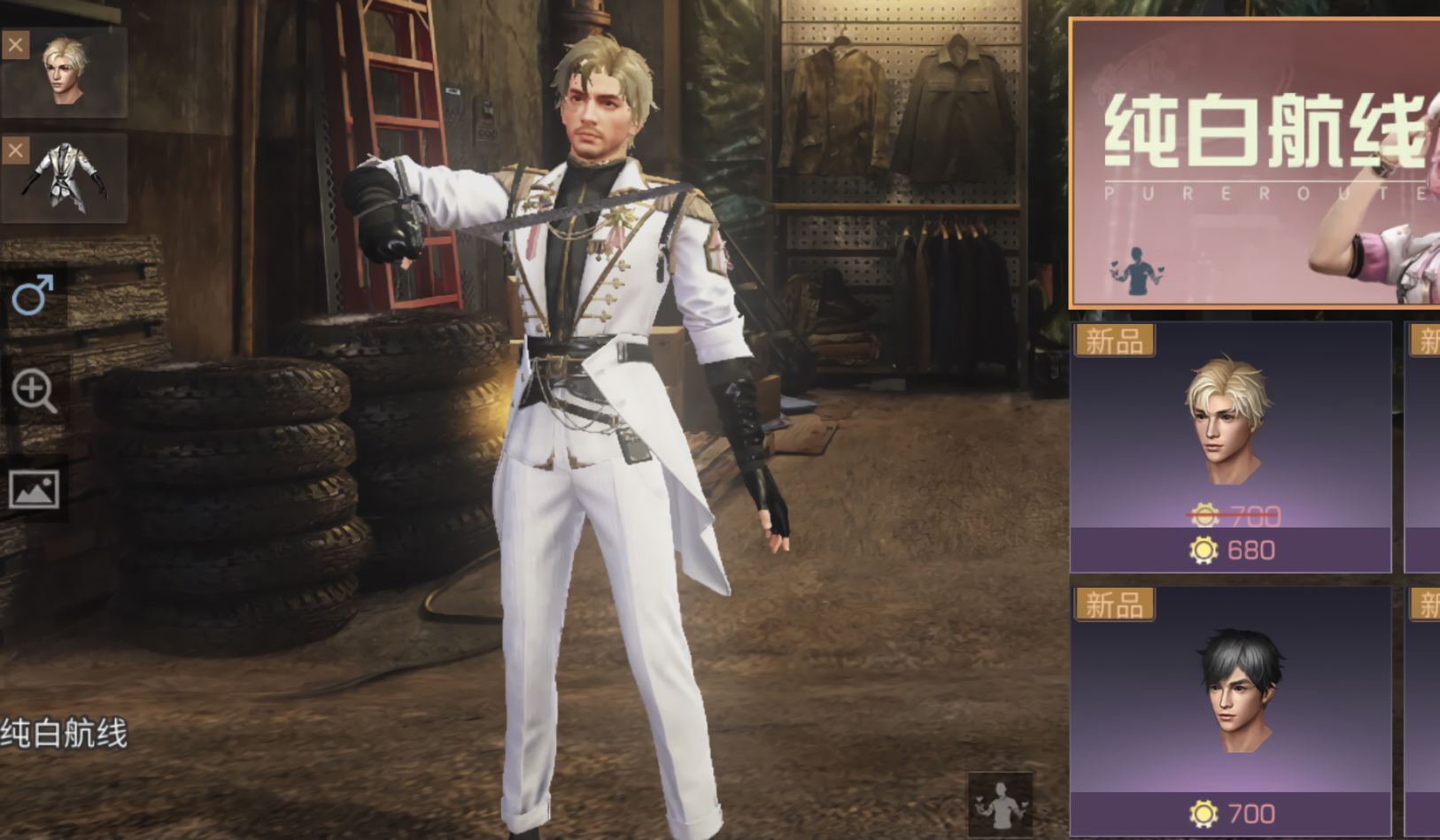Click the magnifier zoom-in button

pos(35,391)
